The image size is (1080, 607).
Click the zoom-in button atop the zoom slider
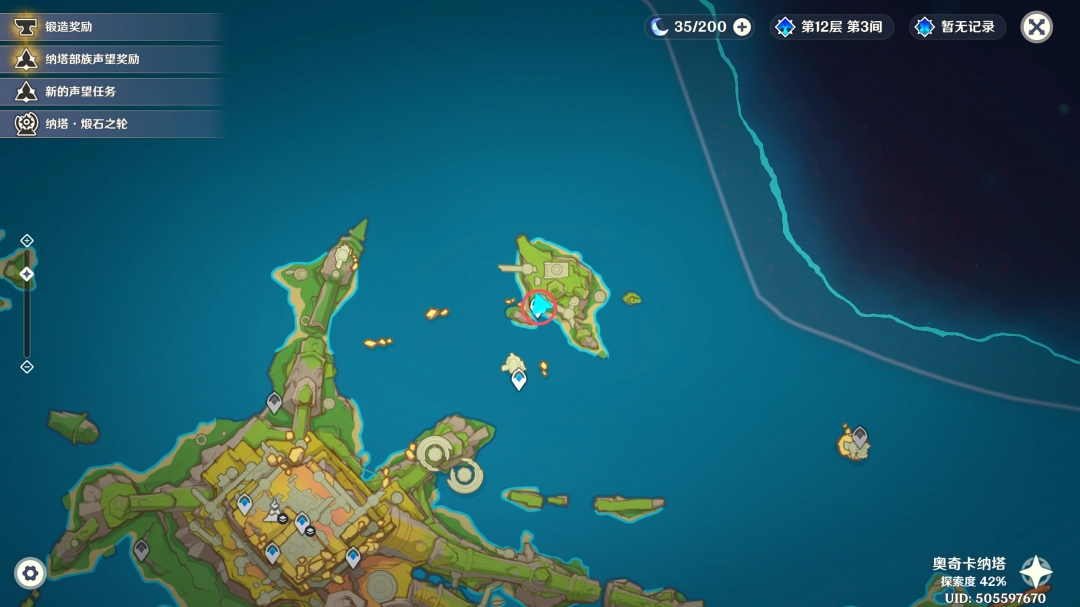(x=27, y=240)
